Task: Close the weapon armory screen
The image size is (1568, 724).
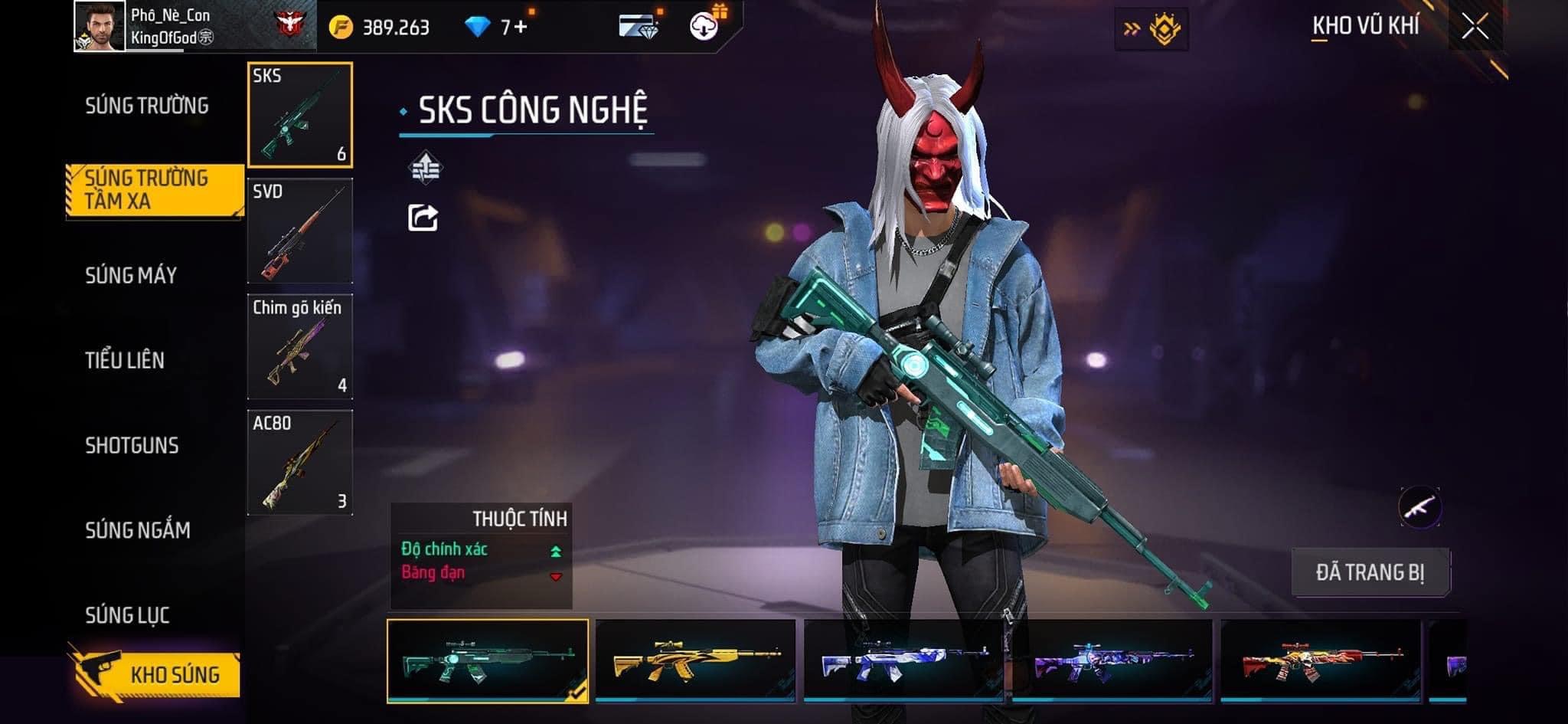Action: 1475,28
